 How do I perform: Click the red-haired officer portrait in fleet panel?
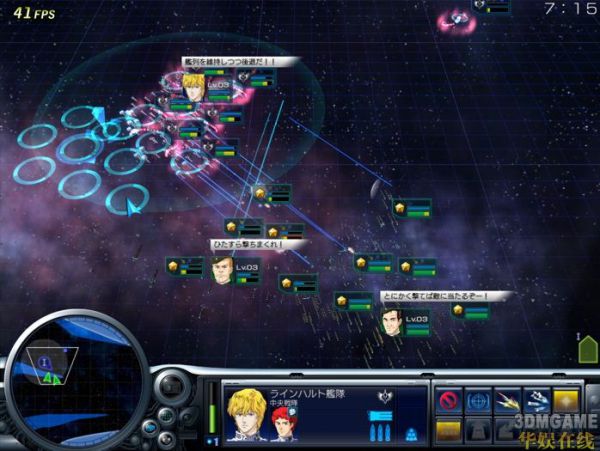click(285, 418)
